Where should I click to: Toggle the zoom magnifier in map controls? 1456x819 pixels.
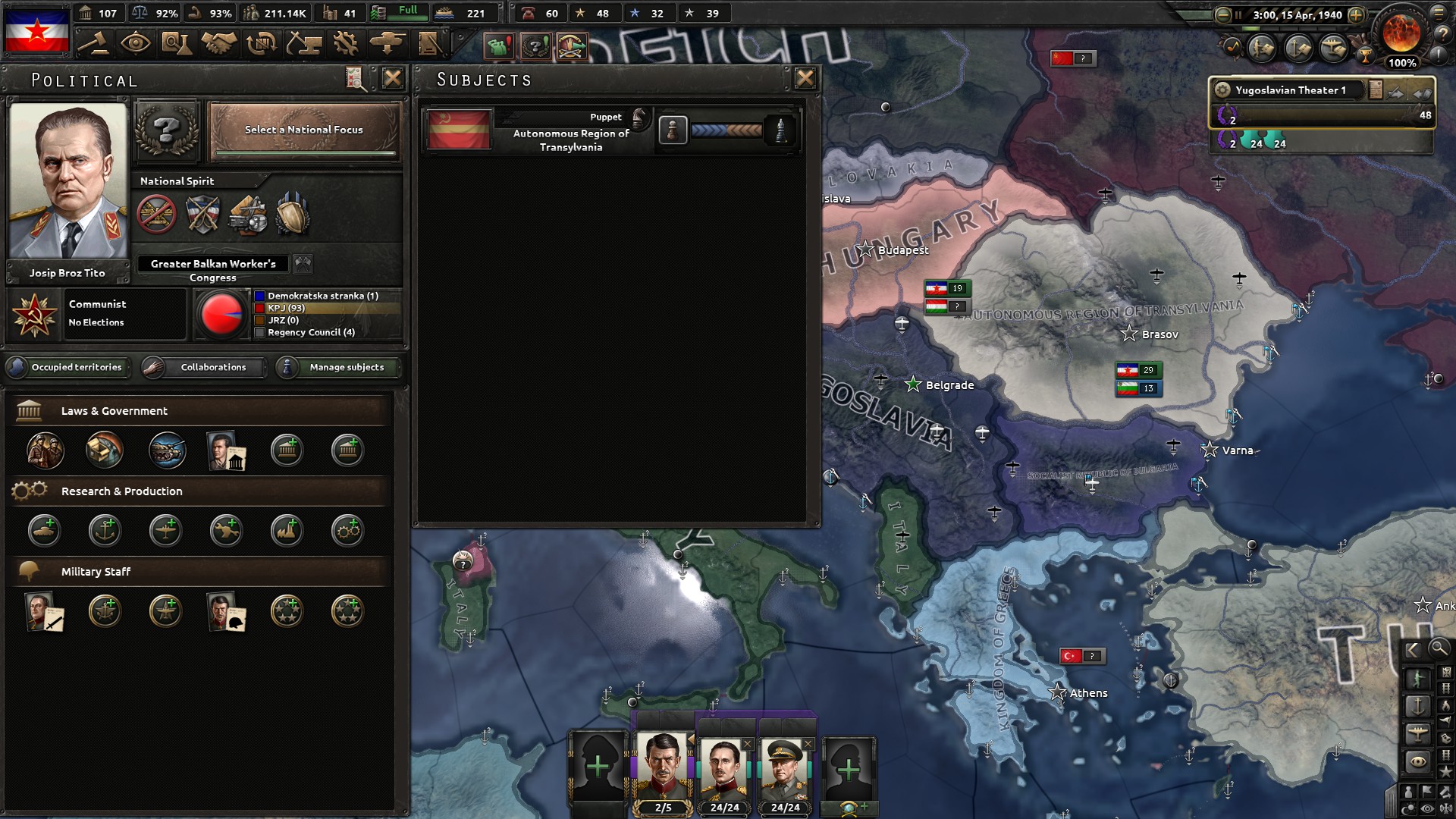click(x=1439, y=650)
